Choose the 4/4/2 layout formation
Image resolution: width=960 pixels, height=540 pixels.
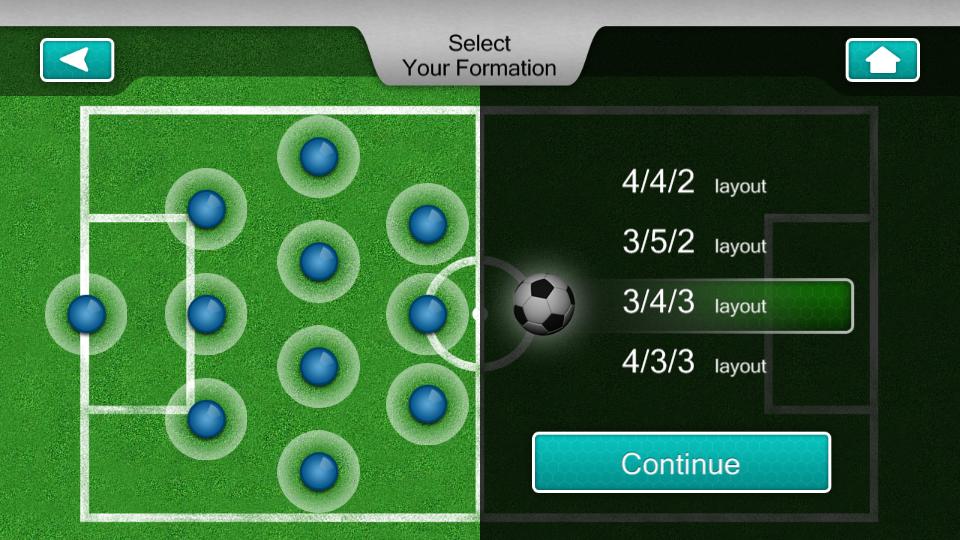click(693, 183)
